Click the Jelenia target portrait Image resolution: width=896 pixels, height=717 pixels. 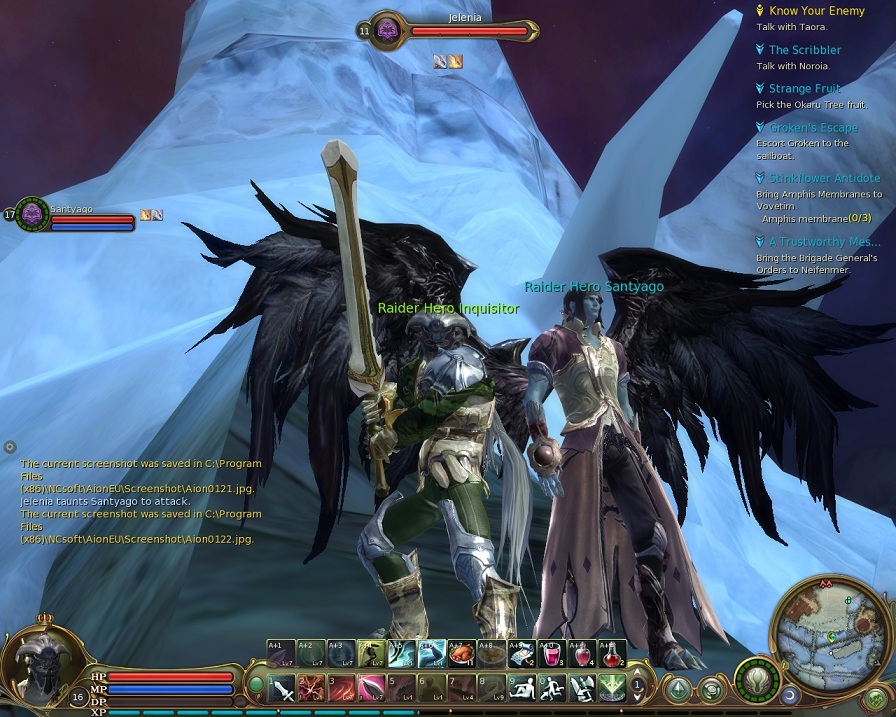[387, 29]
